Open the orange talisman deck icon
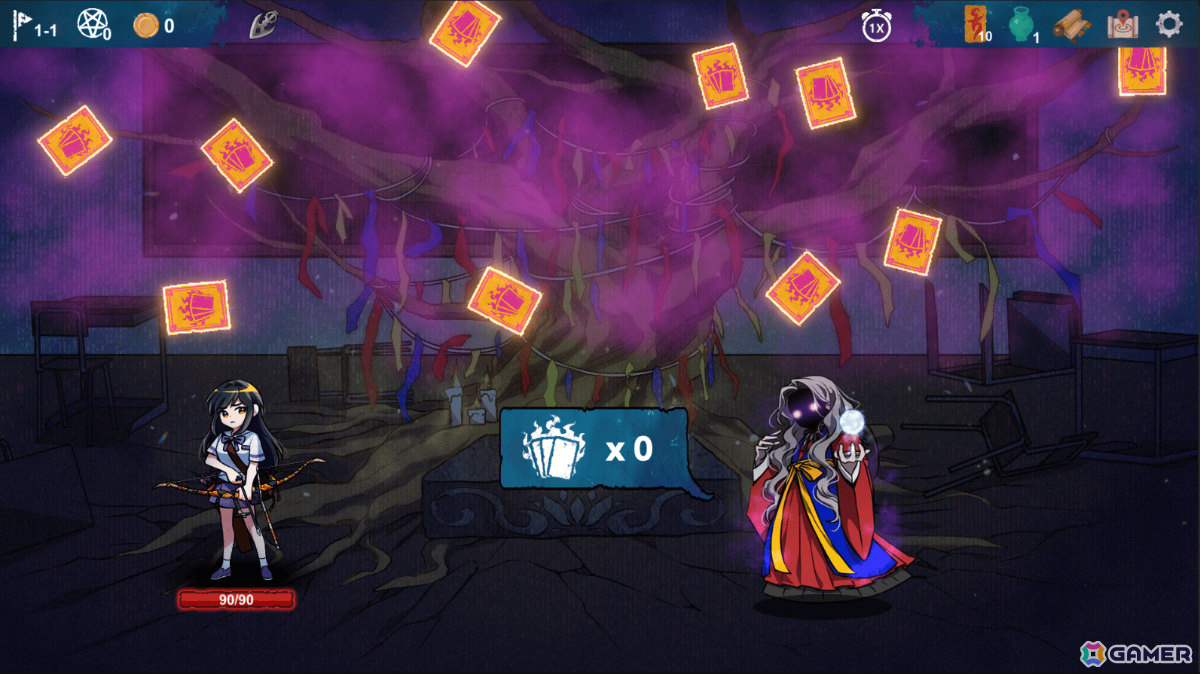This screenshot has height=674, width=1200. tap(975, 23)
